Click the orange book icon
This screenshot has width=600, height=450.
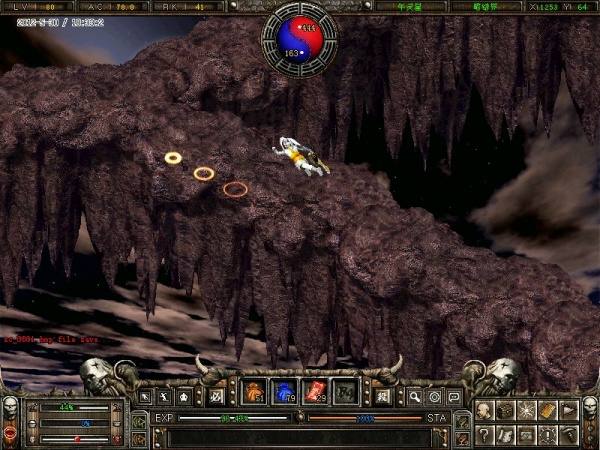coord(548,410)
